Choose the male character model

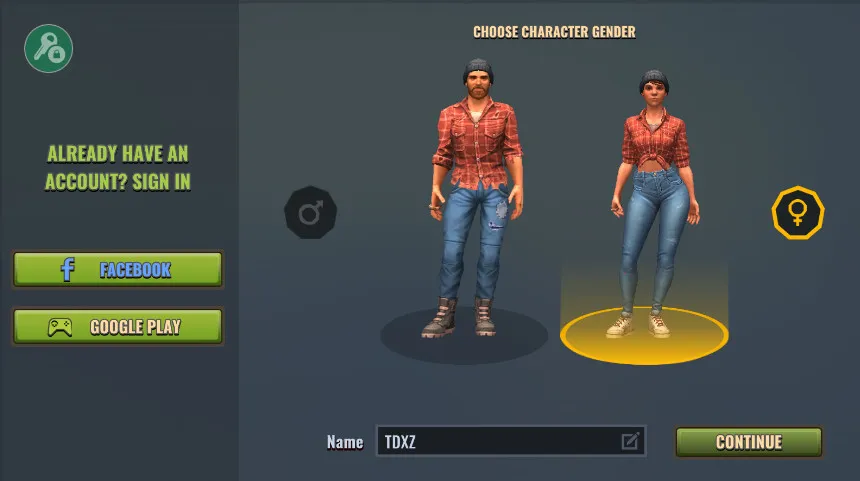[465, 200]
